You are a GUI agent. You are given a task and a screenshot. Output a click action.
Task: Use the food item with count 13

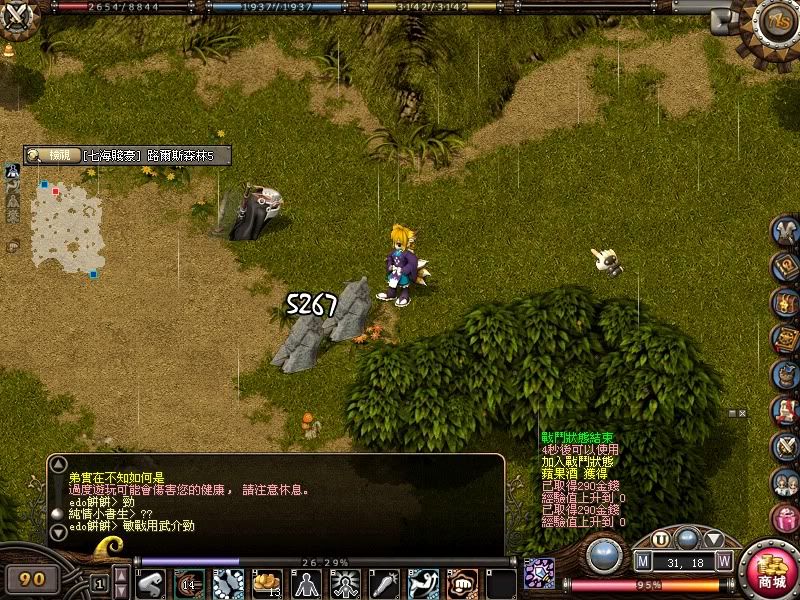pos(267,583)
